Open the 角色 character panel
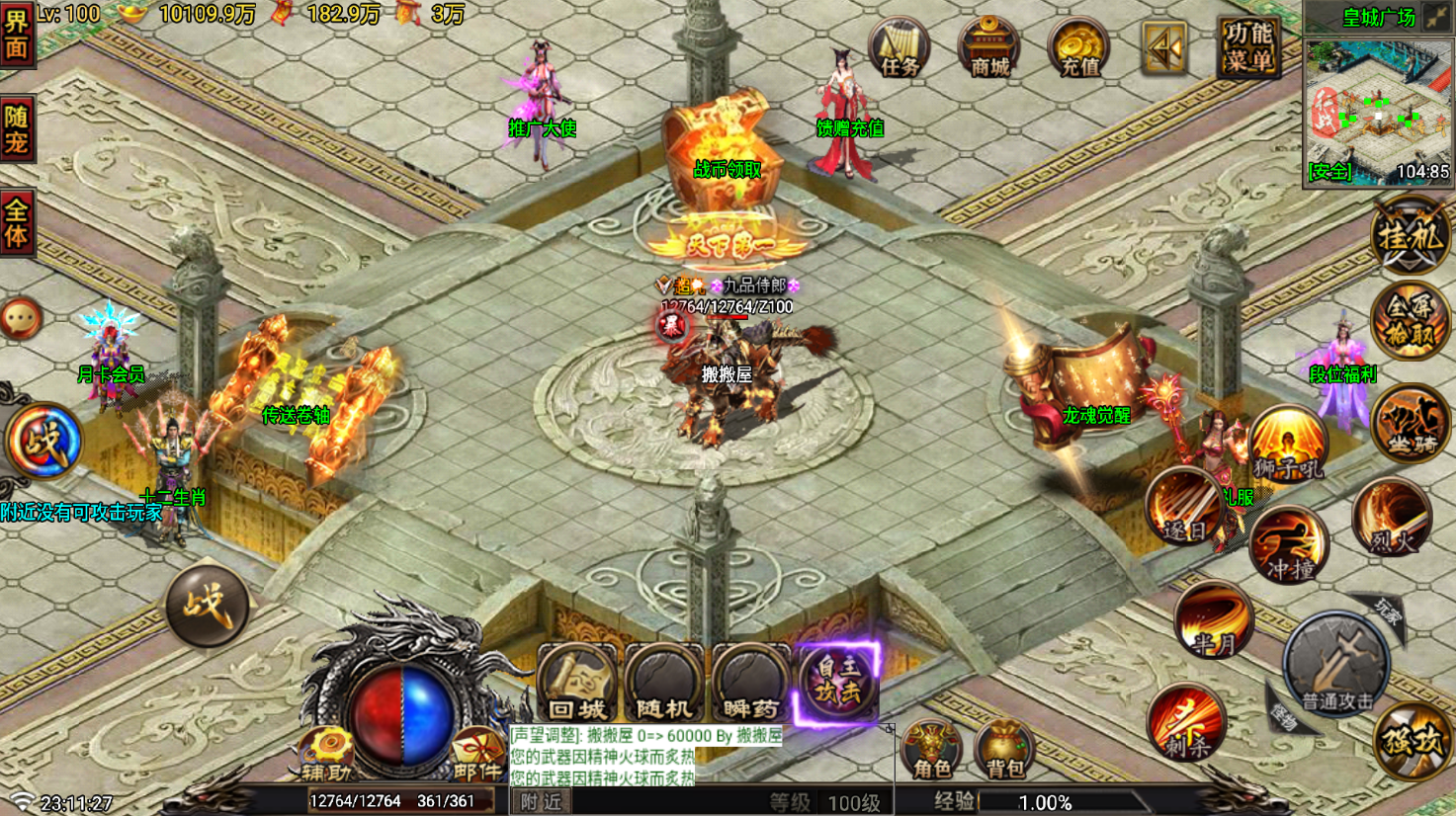The height and width of the screenshot is (816, 1456). pos(929,753)
